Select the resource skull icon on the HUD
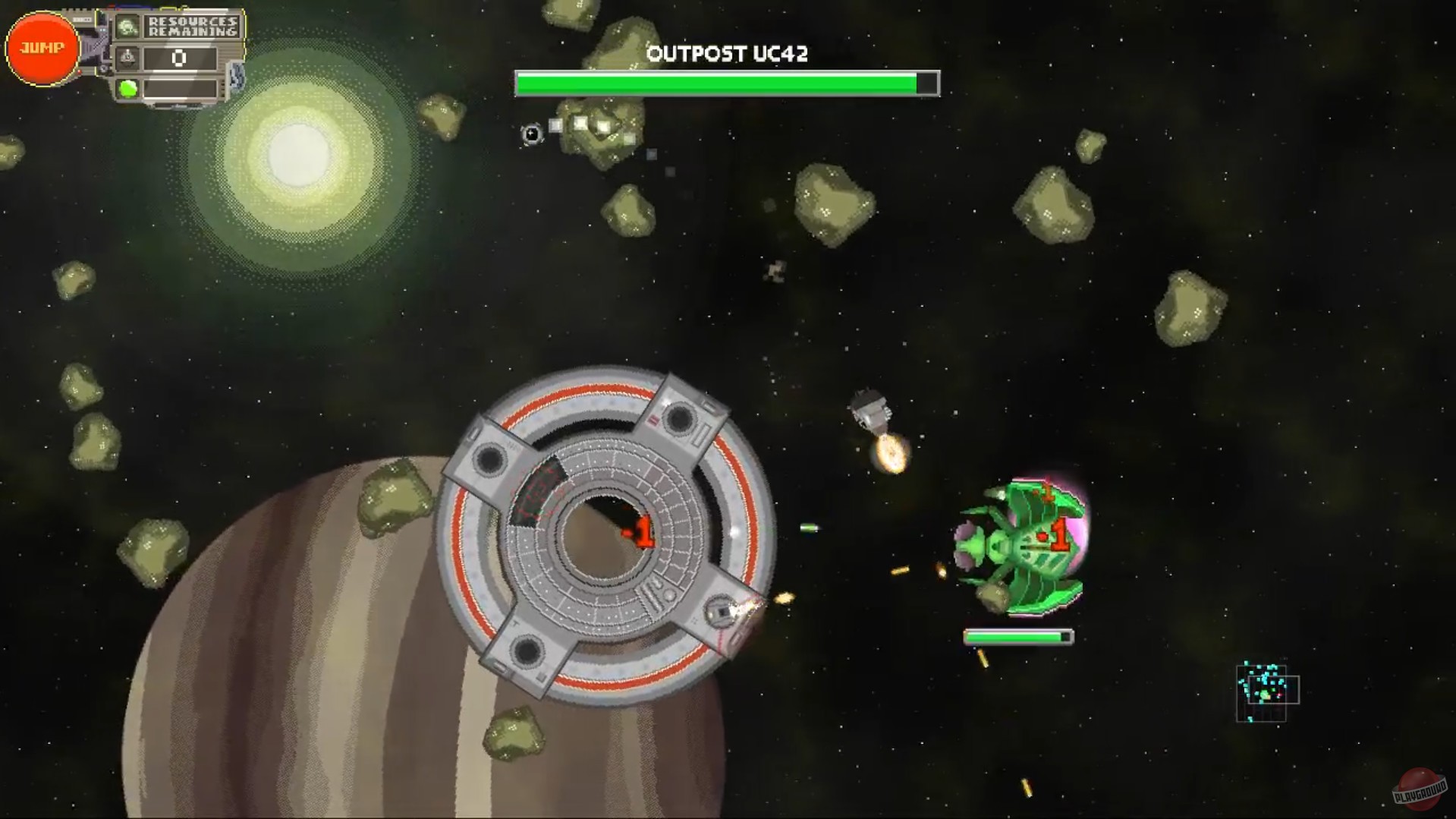Viewport: 1456px width, 819px height. click(x=127, y=27)
